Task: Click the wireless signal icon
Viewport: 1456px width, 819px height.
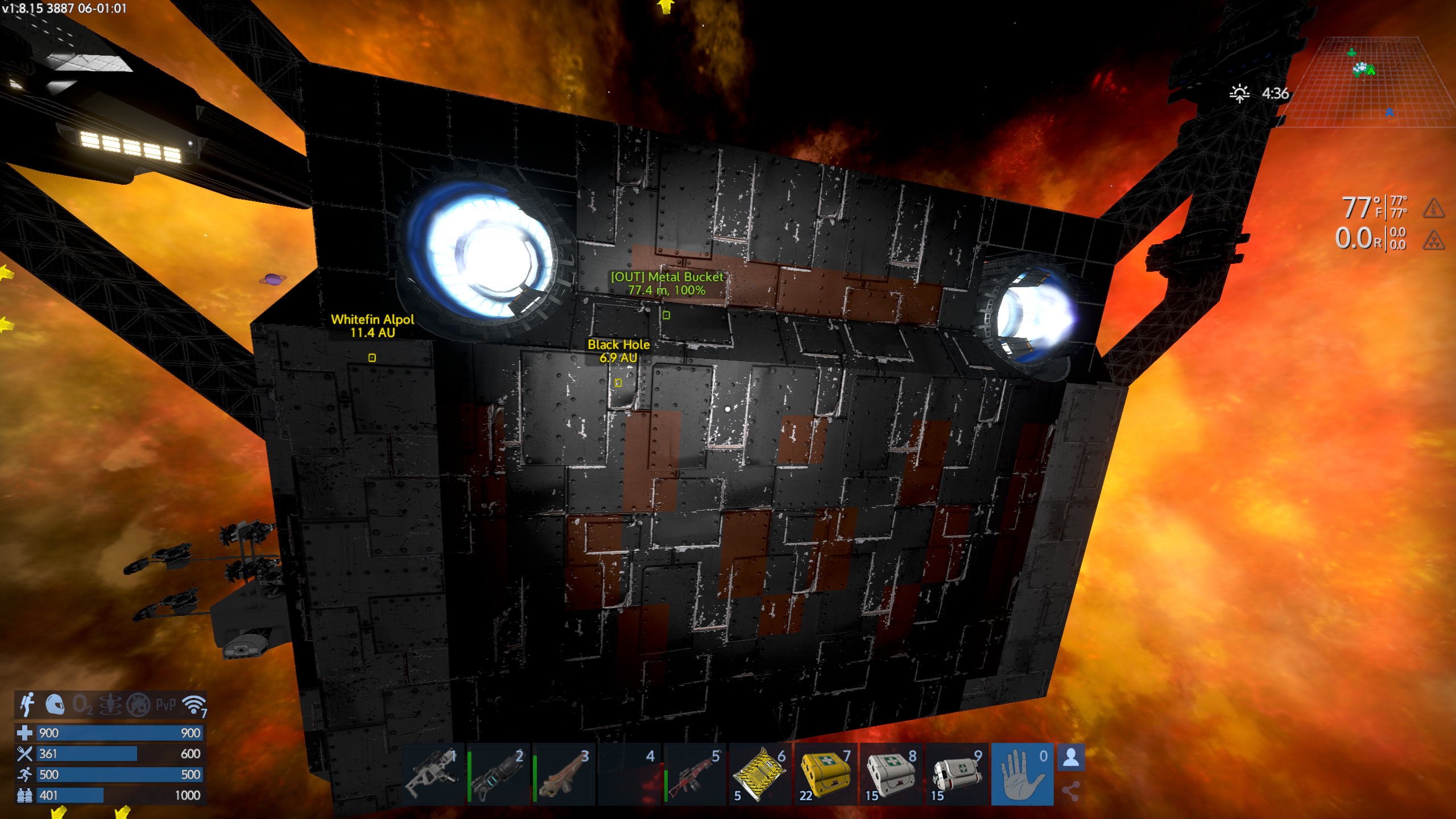Action: (194, 705)
